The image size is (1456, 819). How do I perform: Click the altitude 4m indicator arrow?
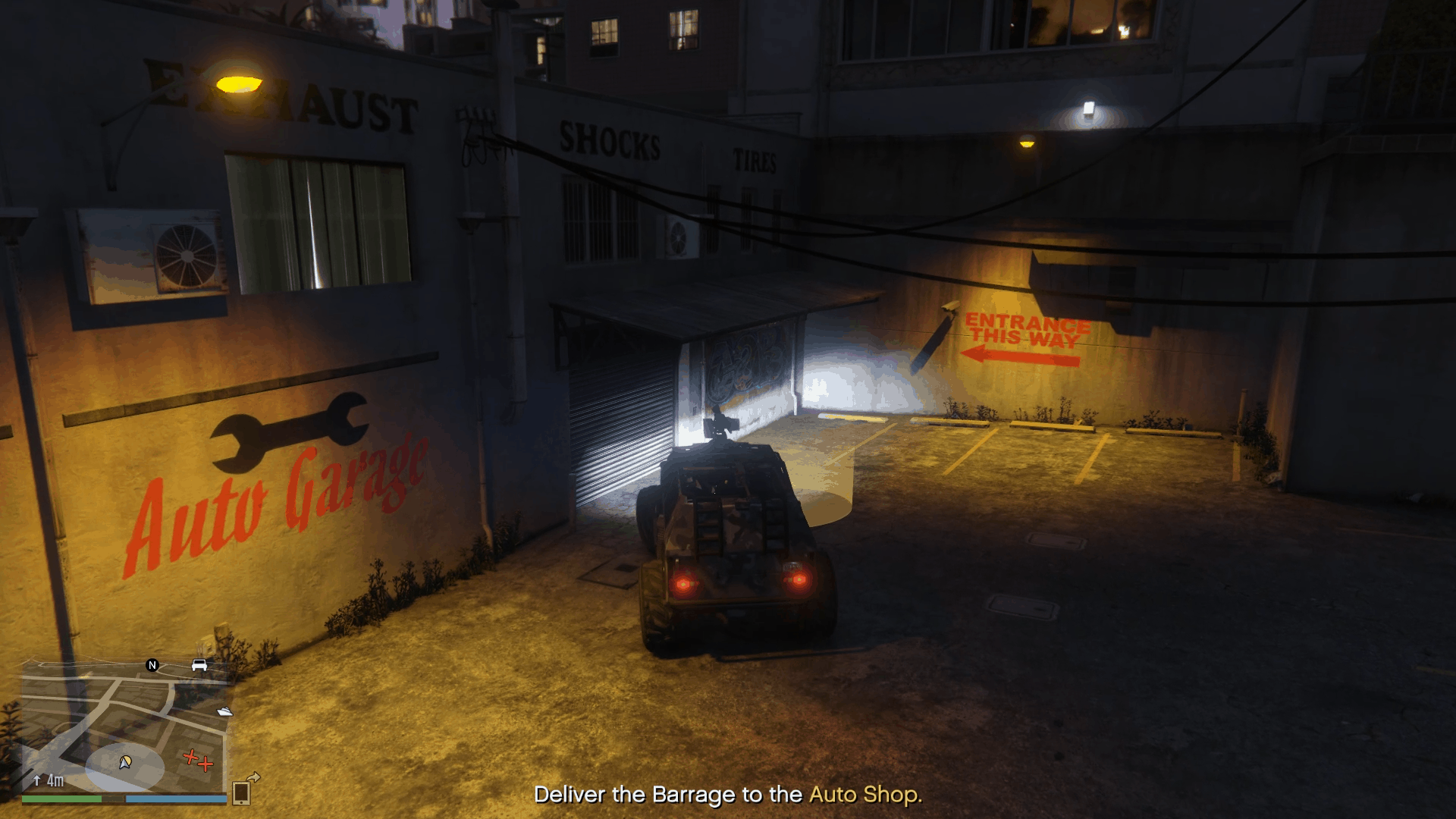pyautogui.click(x=37, y=780)
